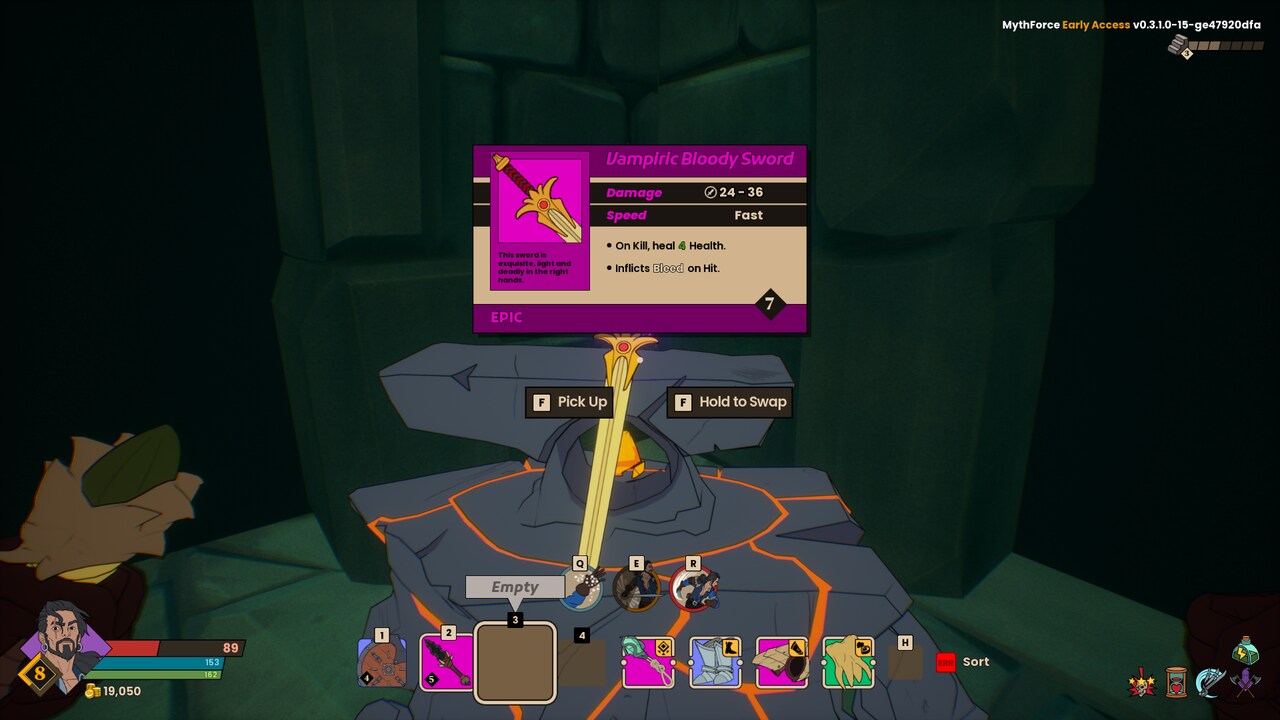Image resolution: width=1280 pixels, height=720 pixels.
Task: Activate the E ability portrait icon
Action: (636, 588)
